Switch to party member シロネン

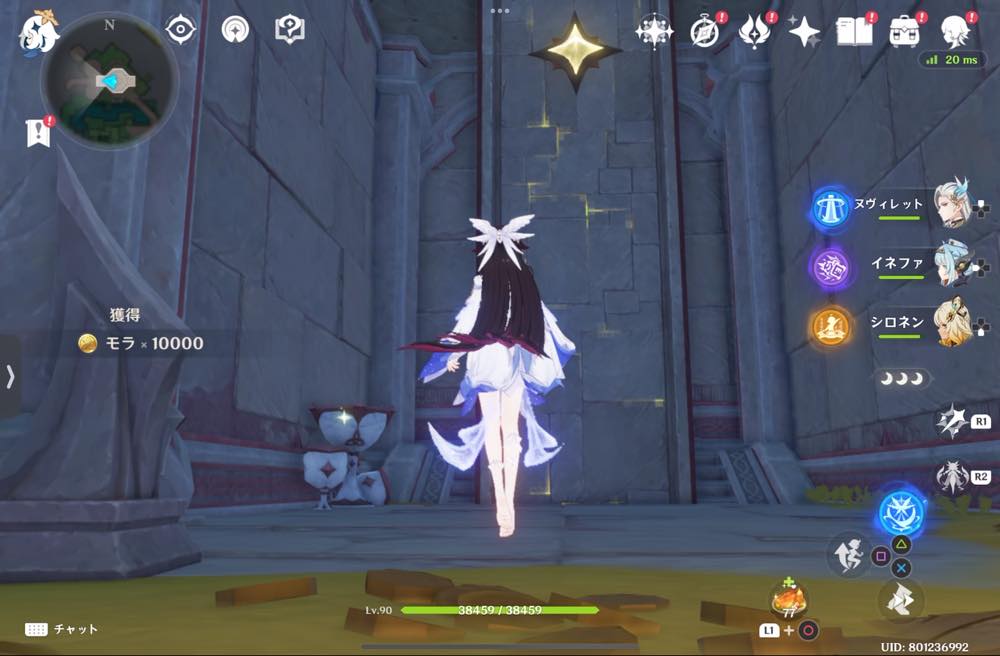pyautogui.click(x=954, y=324)
